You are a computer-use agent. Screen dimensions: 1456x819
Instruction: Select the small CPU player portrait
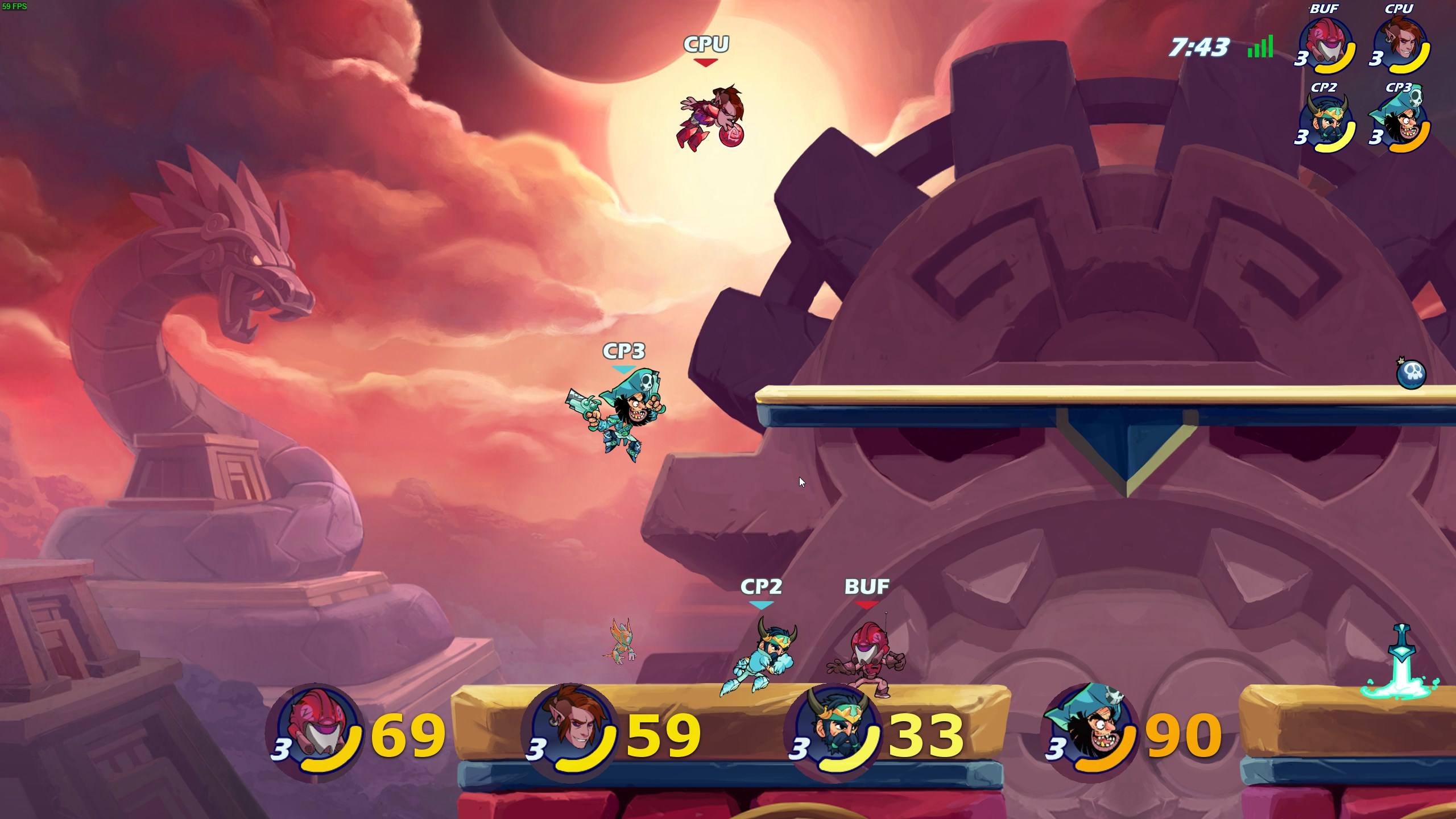(1401, 44)
